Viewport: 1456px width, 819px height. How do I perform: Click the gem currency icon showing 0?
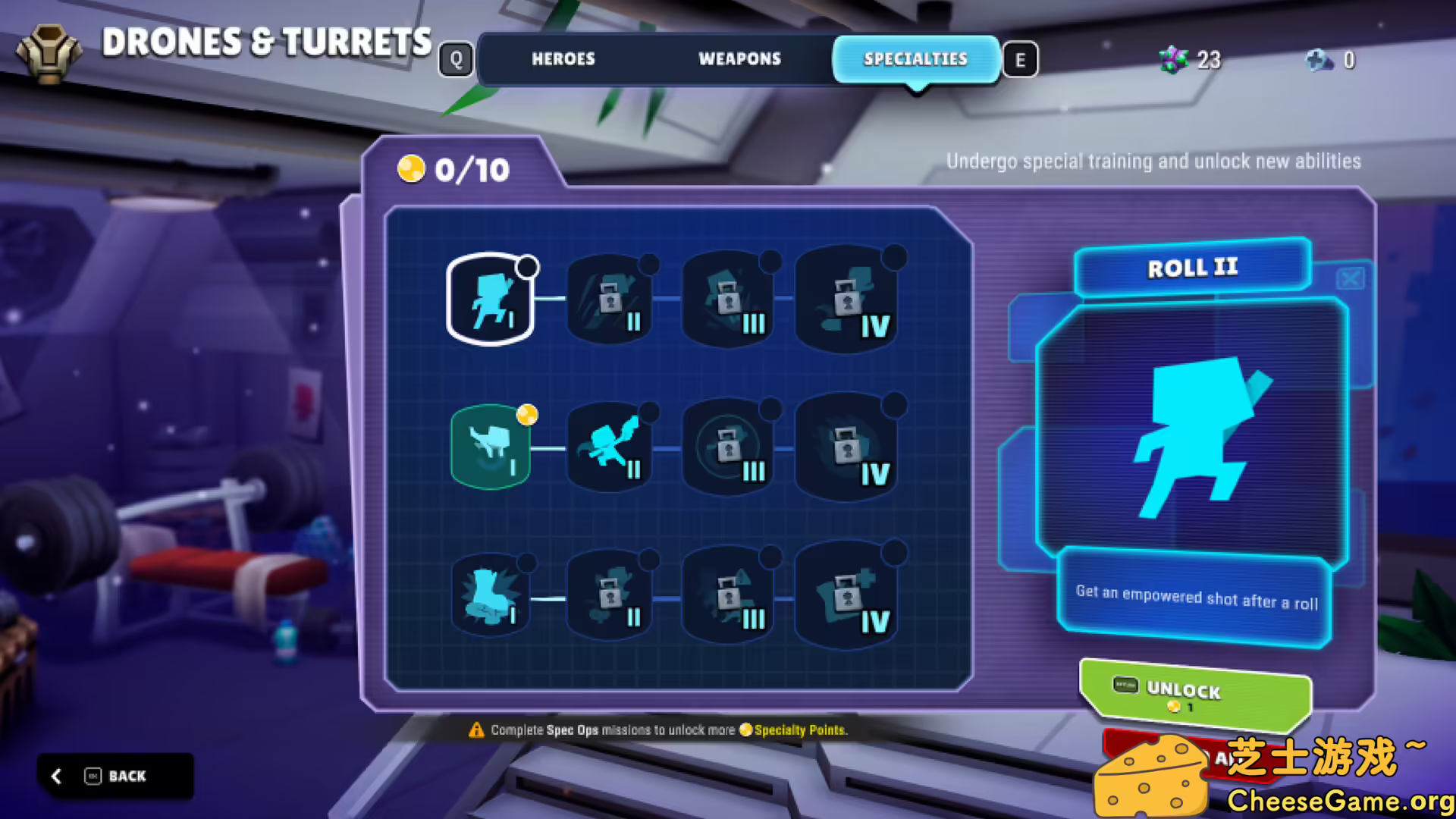click(1321, 61)
